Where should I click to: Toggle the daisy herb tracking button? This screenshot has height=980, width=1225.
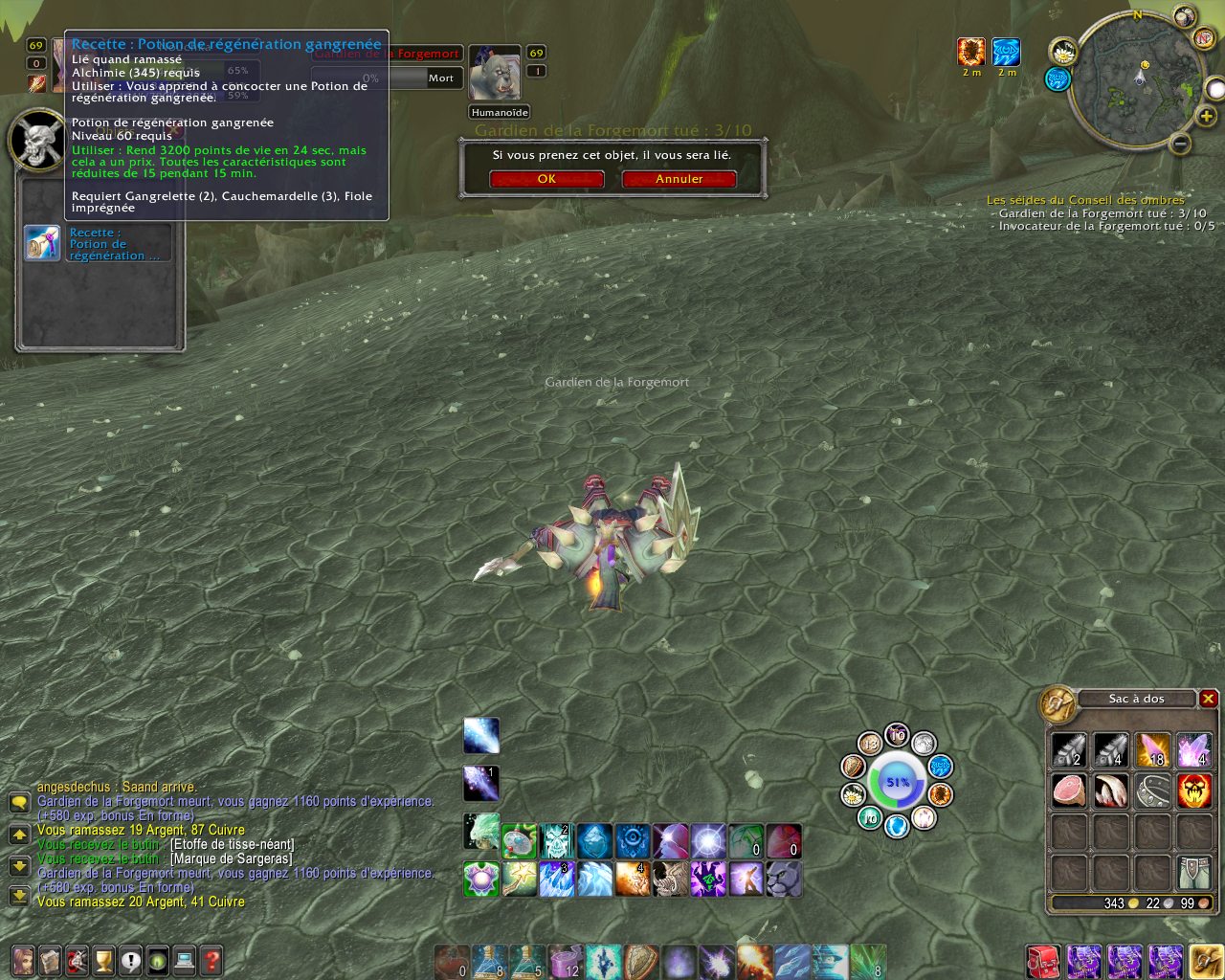[1063, 52]
